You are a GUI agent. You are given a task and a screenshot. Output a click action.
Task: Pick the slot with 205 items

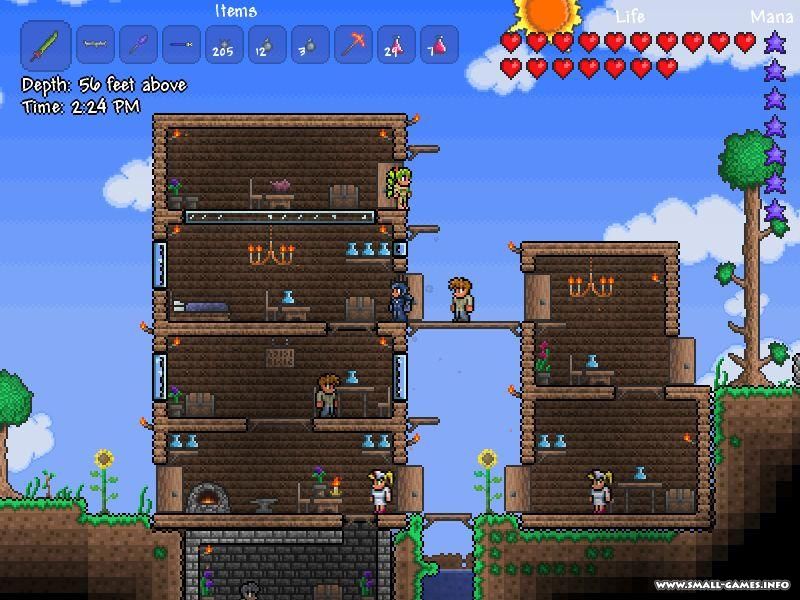click(224, 45)
